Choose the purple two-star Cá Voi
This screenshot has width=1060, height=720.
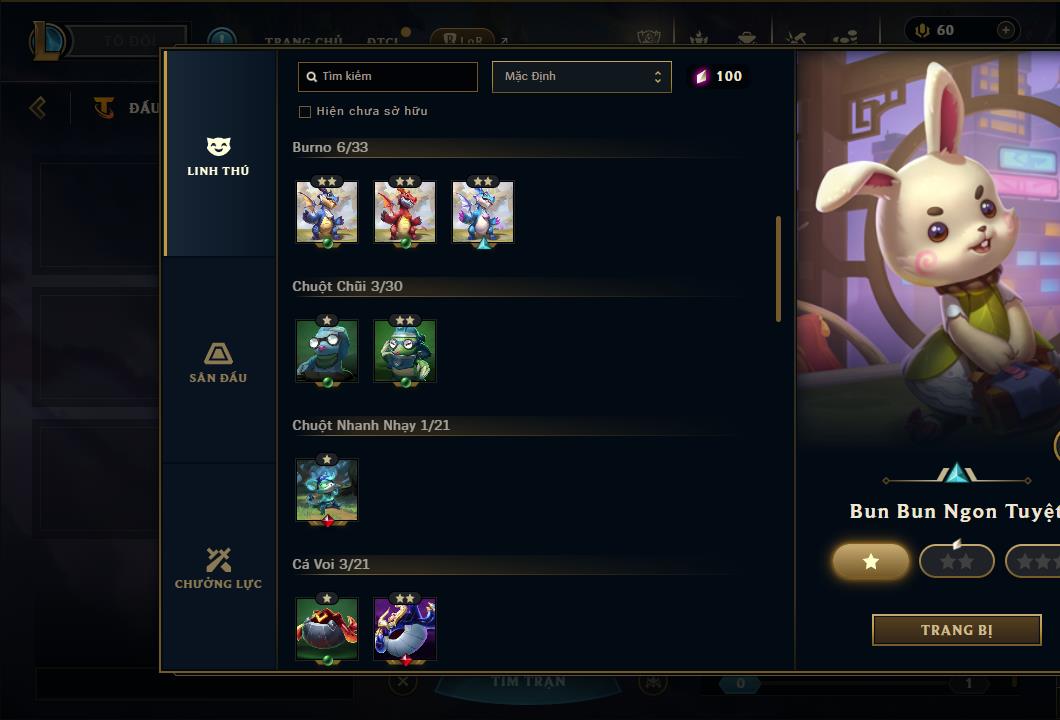tap(405, 629)
